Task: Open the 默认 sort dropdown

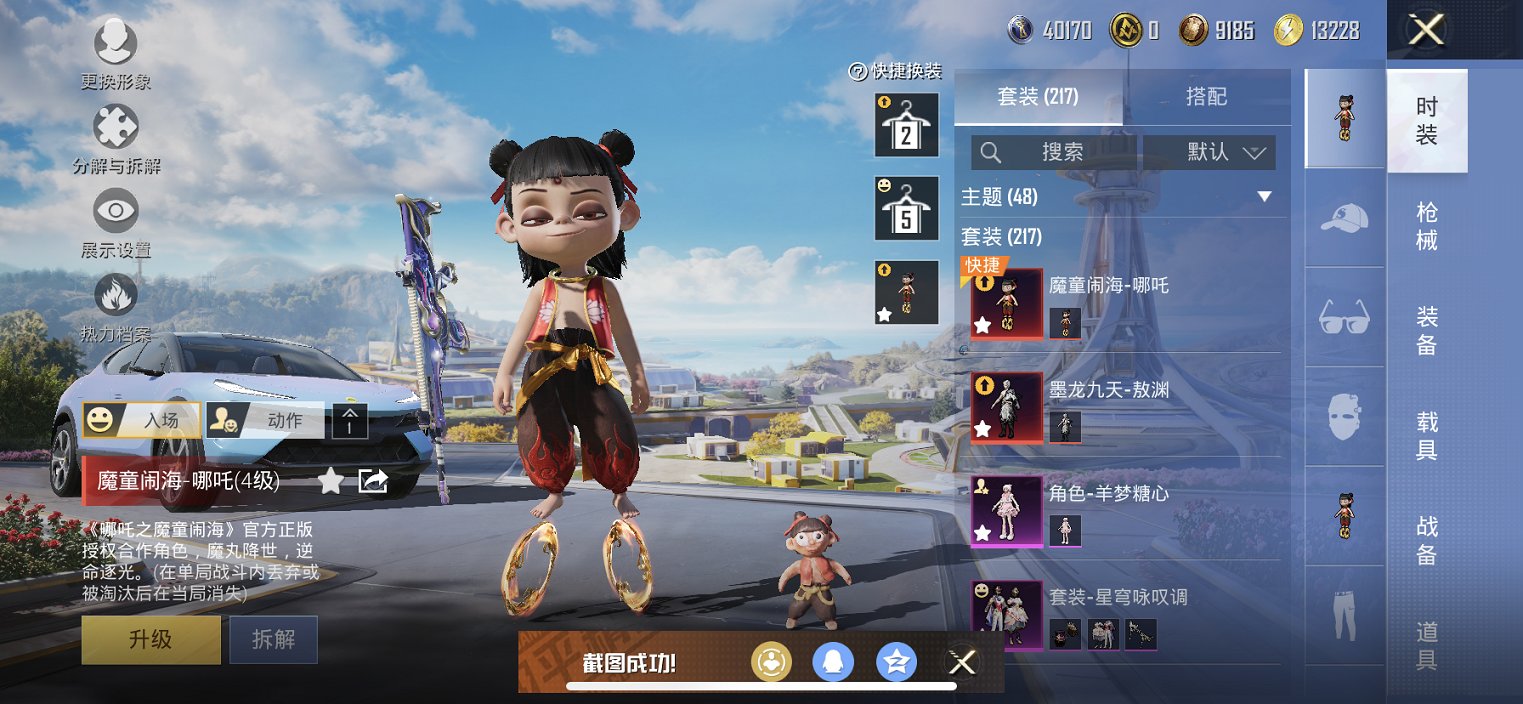Action: click(1224, 152)
